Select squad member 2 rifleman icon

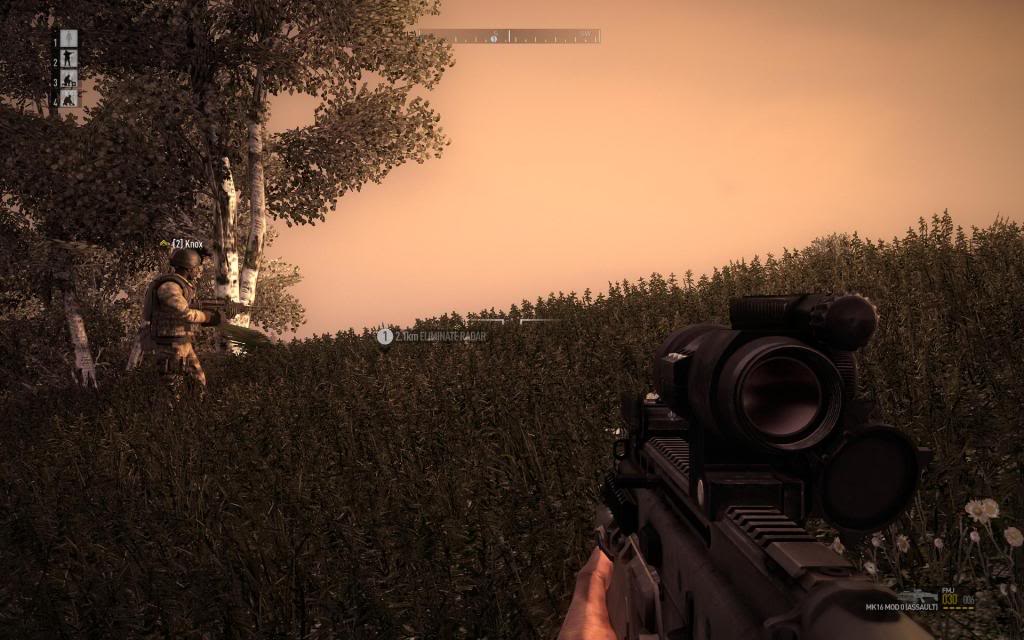coord(68,58)
